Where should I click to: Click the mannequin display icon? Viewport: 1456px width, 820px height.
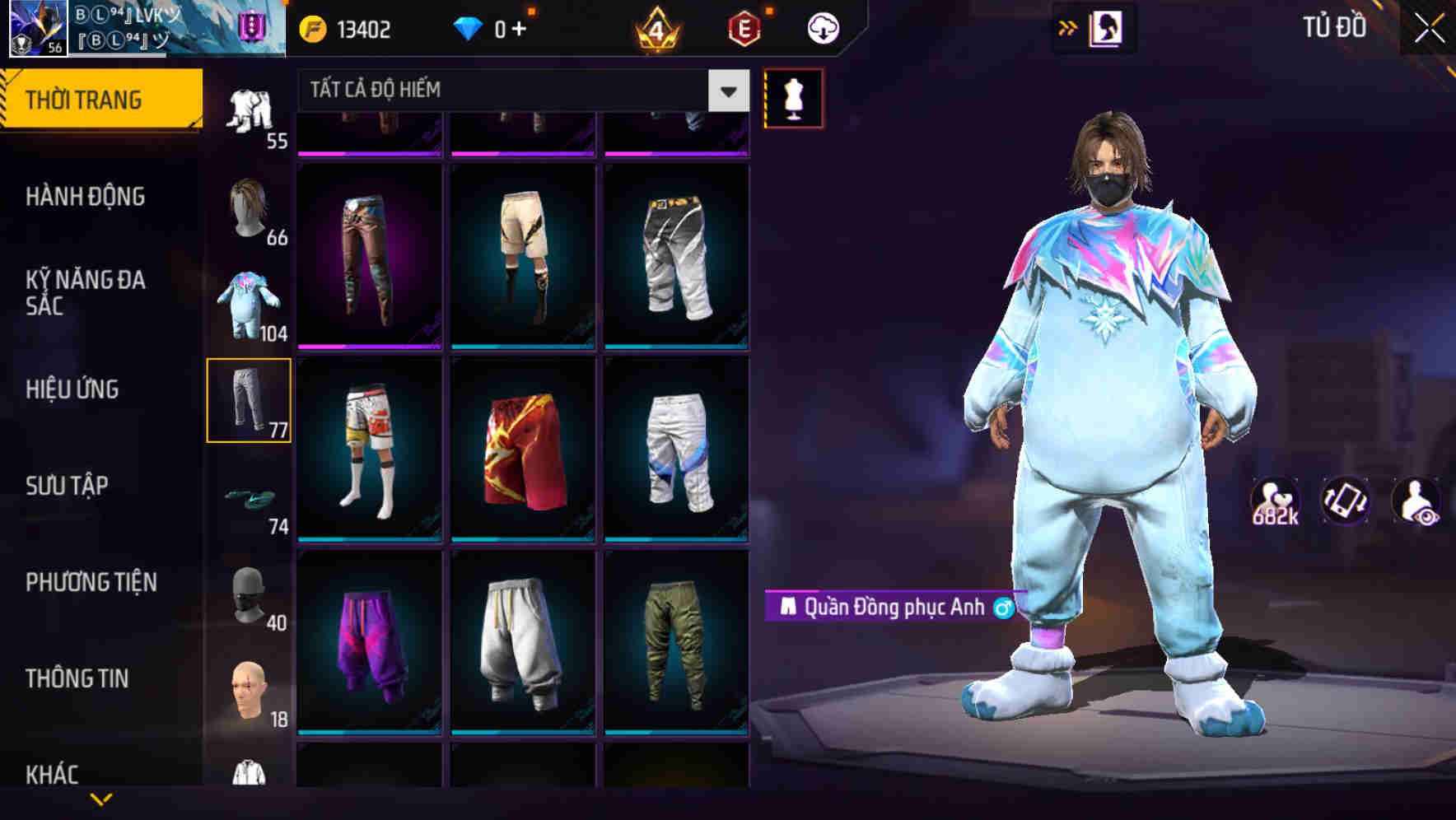point(793,99)
